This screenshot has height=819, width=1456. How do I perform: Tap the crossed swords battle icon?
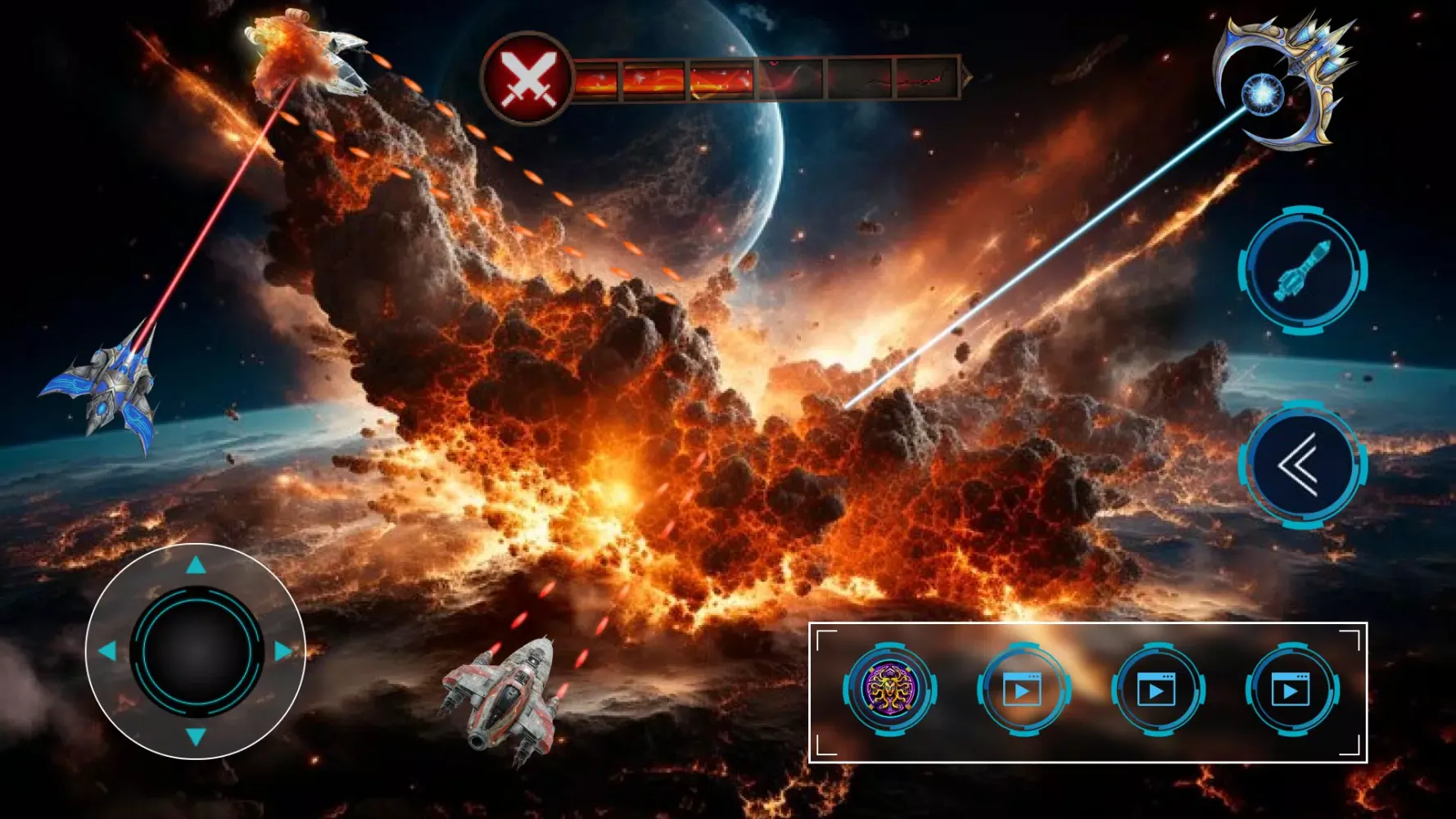pyautogui.click(x=527, y=77)
